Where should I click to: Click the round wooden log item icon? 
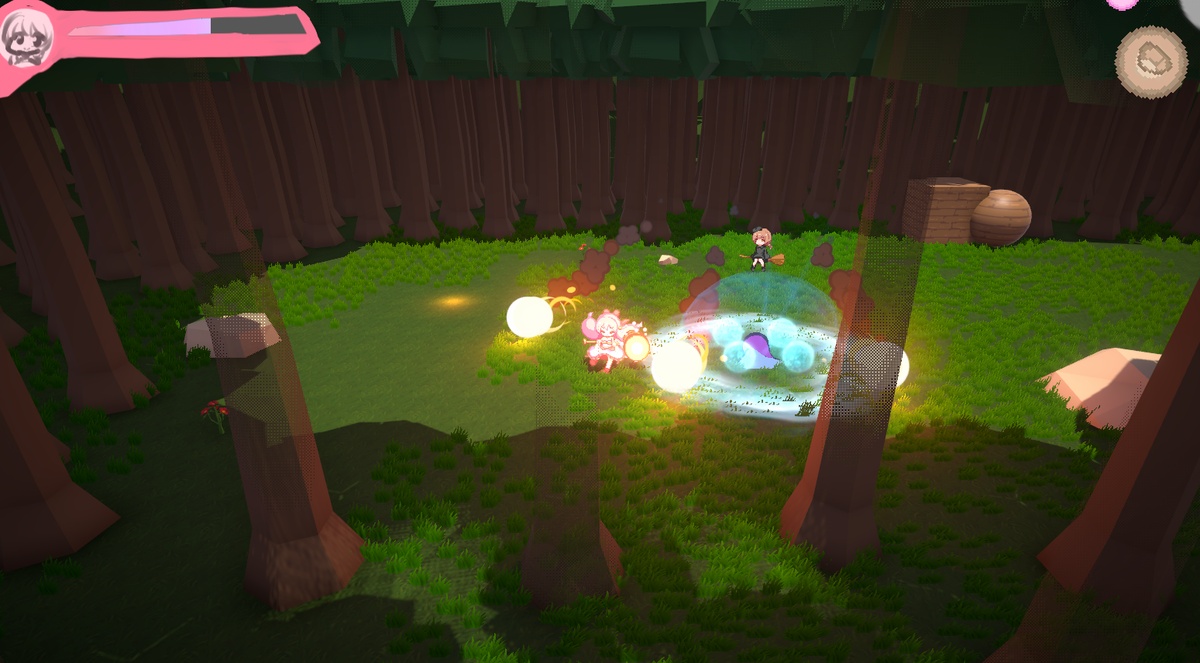pyautogui.click(x=1151, y=61)
